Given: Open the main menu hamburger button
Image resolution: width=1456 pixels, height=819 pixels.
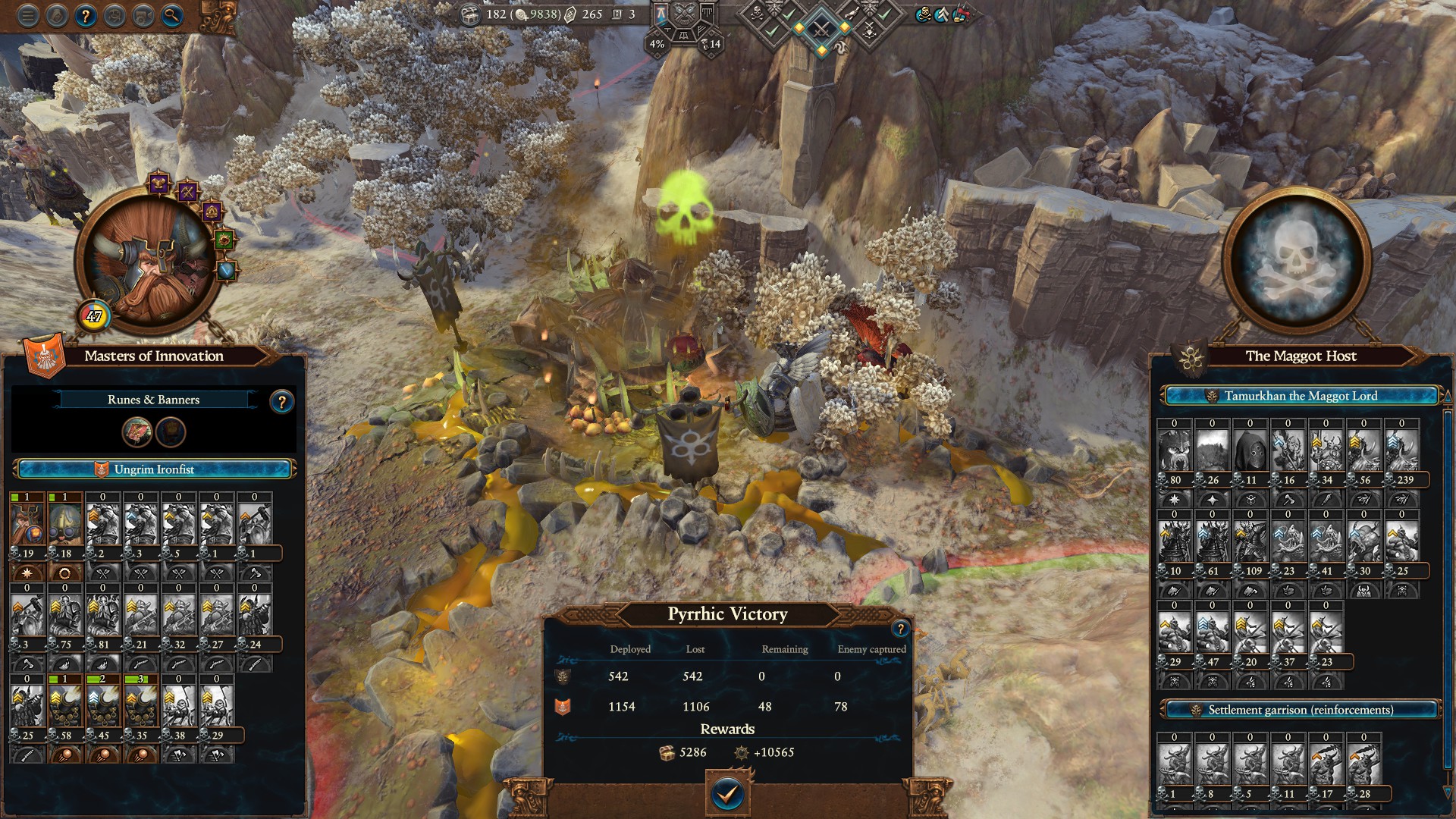Looking at the screenshot, I should [28, 16].
